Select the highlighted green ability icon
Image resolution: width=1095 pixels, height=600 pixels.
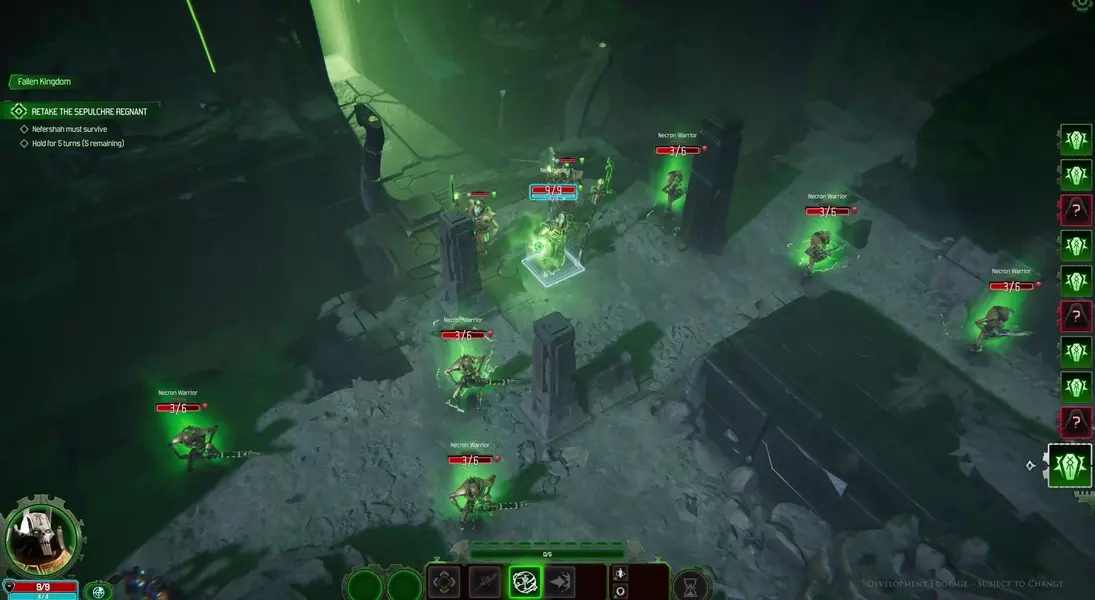(525, 581)
